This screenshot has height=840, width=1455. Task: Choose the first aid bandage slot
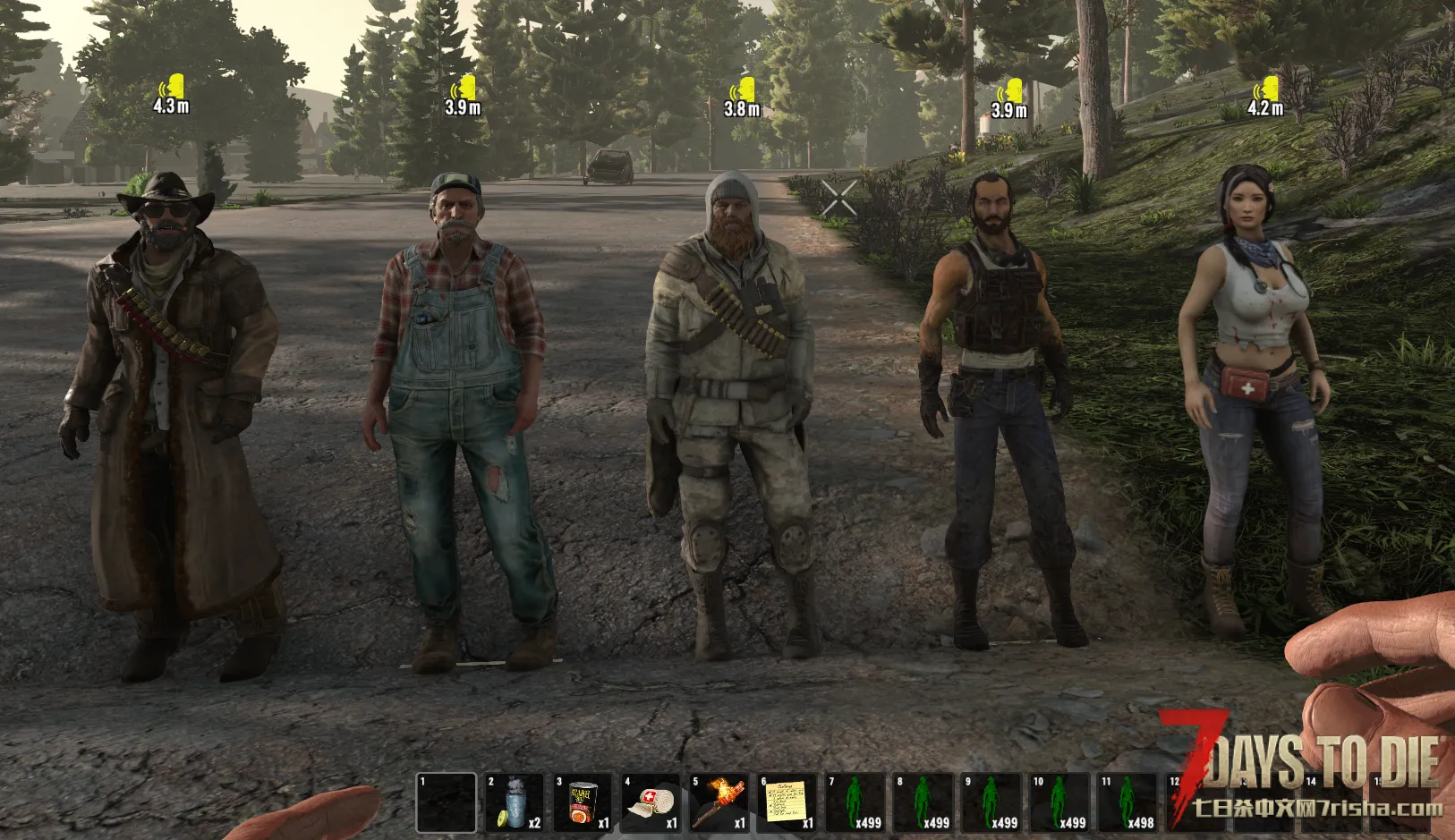coord(650,802)
